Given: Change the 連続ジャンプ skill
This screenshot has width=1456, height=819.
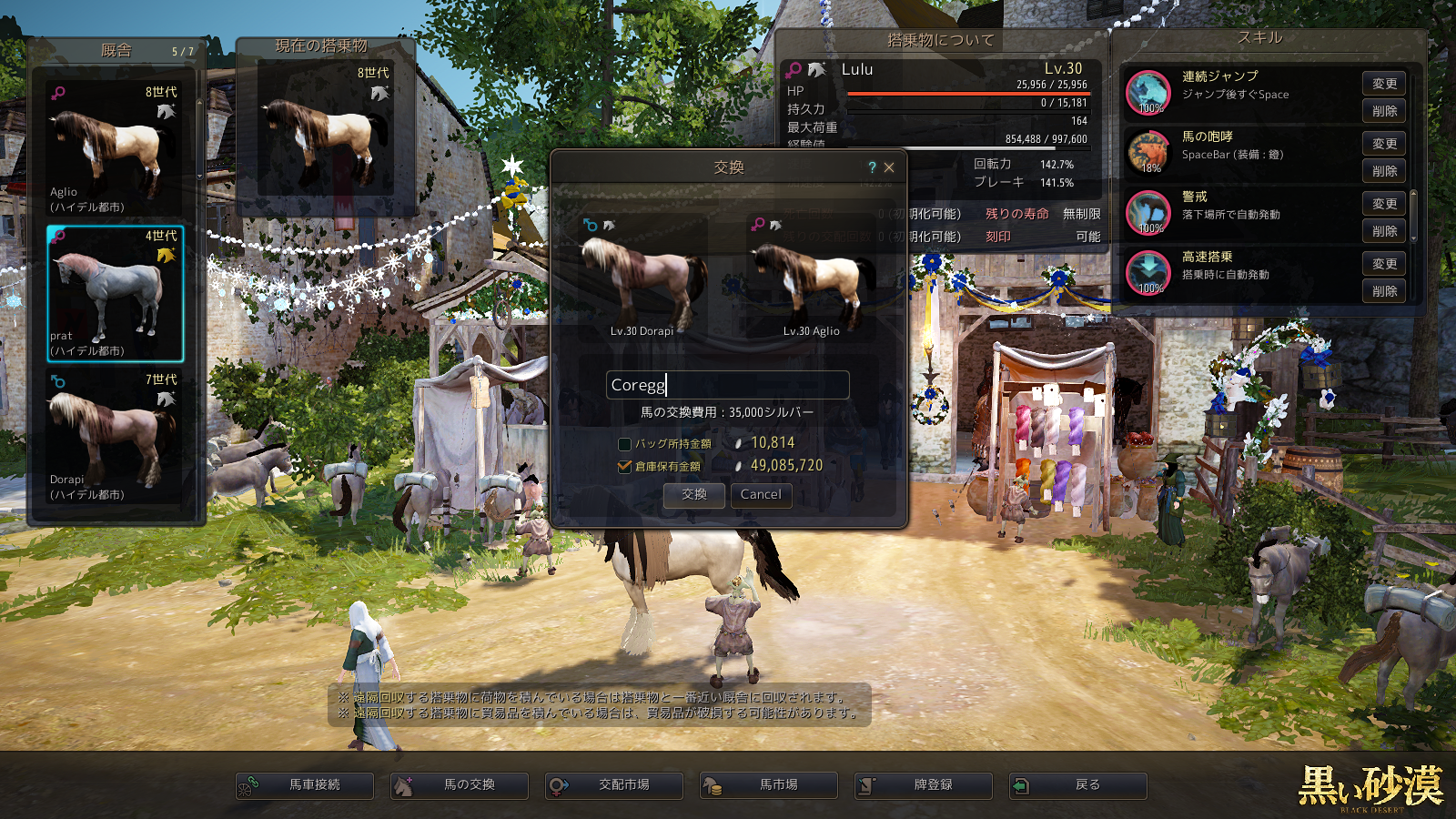Looking at the screenshot, I should [x=1384, y=84].
